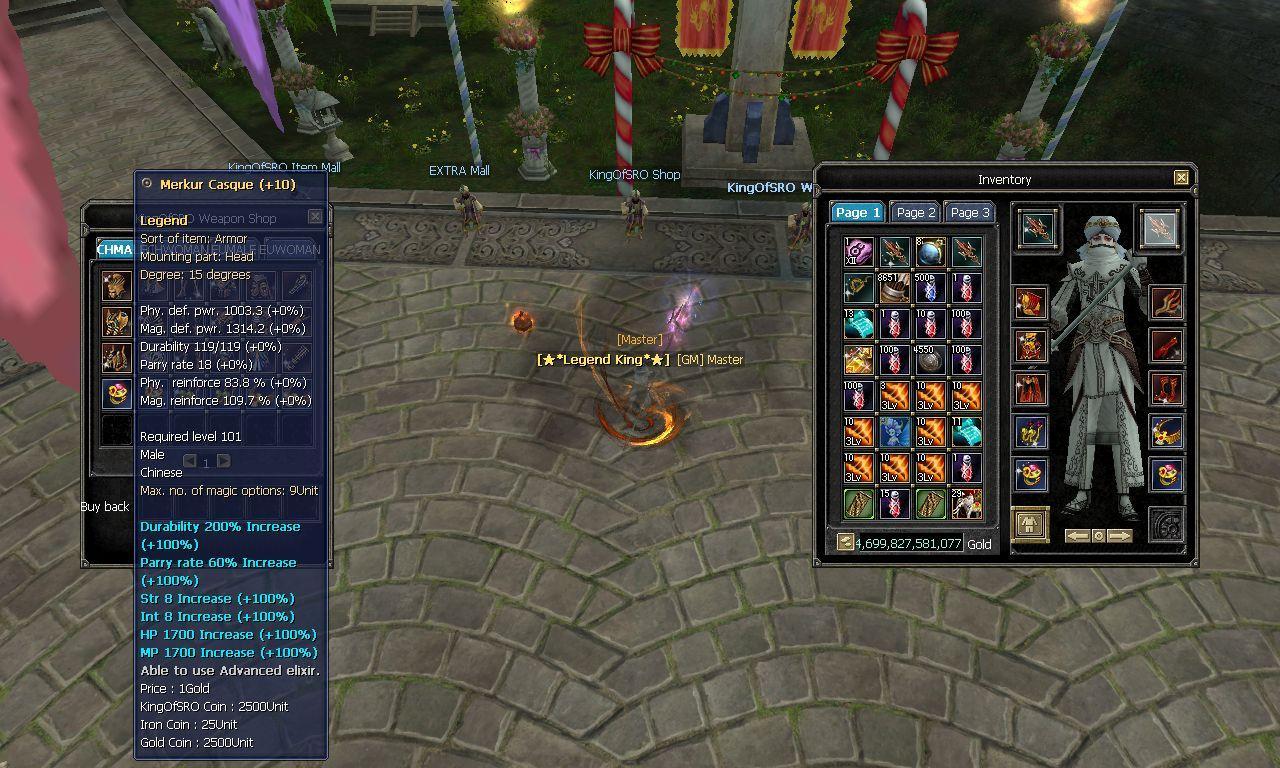1280x768 pixels.
Task: Select the white horse item with 29
Action: [966, 504]
